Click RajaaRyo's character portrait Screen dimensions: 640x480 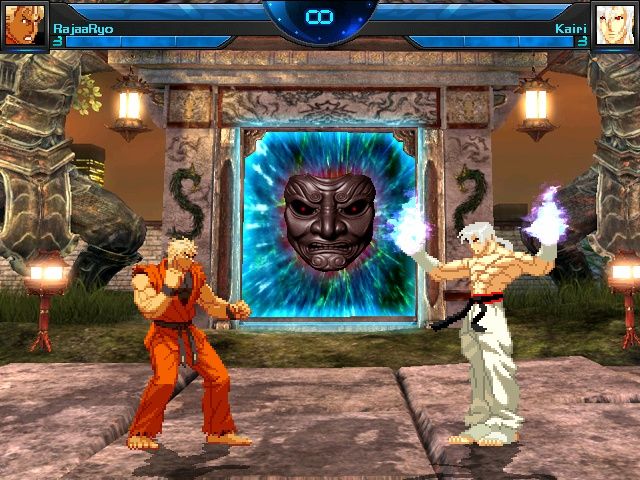point(24,24)
